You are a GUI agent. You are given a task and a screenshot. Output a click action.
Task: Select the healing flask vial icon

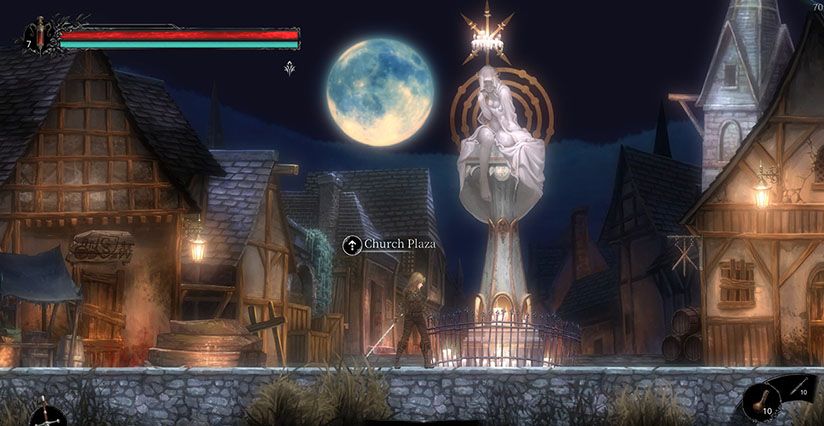[40, 35]
